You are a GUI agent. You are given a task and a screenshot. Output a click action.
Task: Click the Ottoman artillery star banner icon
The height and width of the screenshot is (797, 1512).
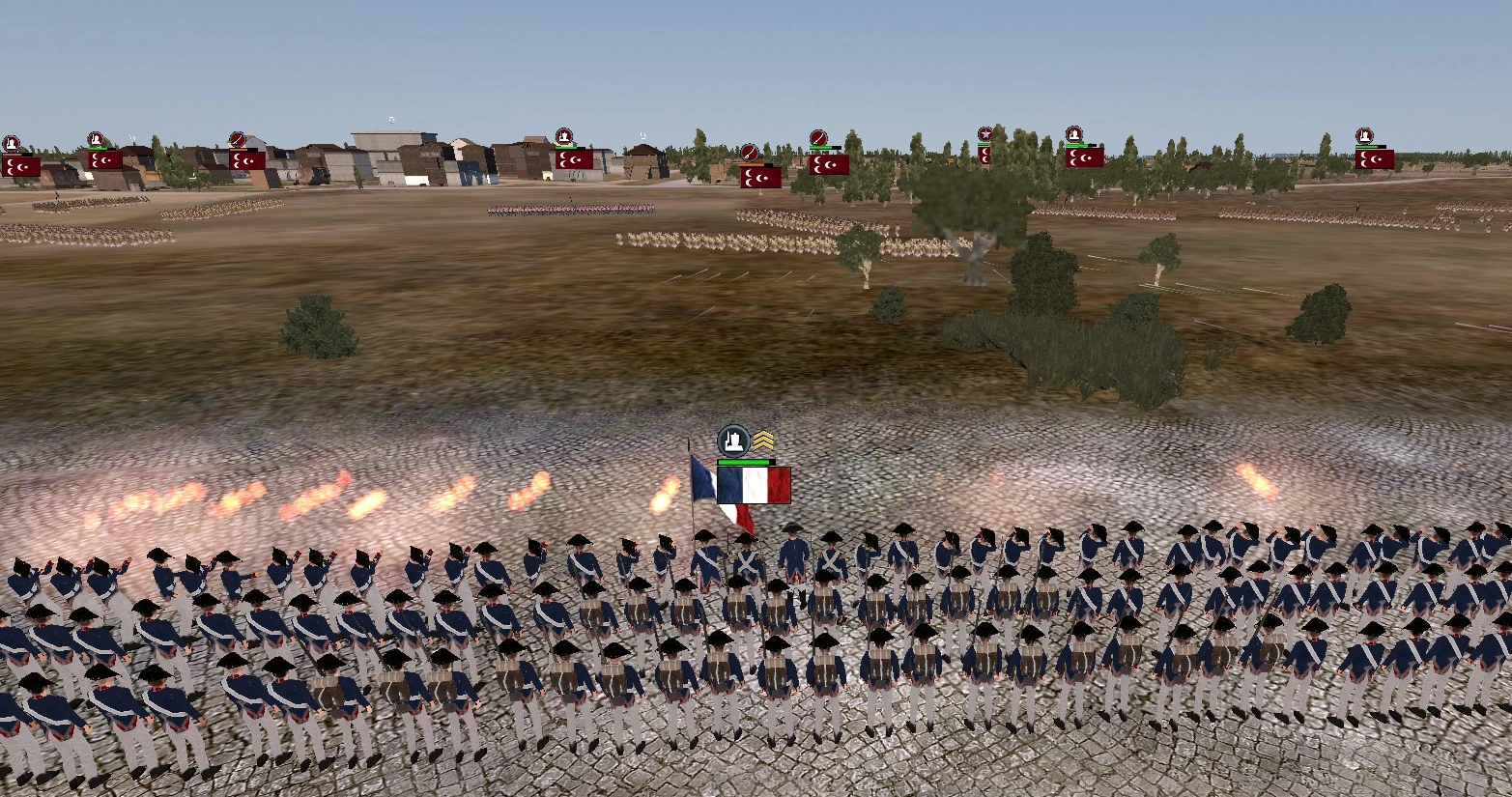point(985,134)
